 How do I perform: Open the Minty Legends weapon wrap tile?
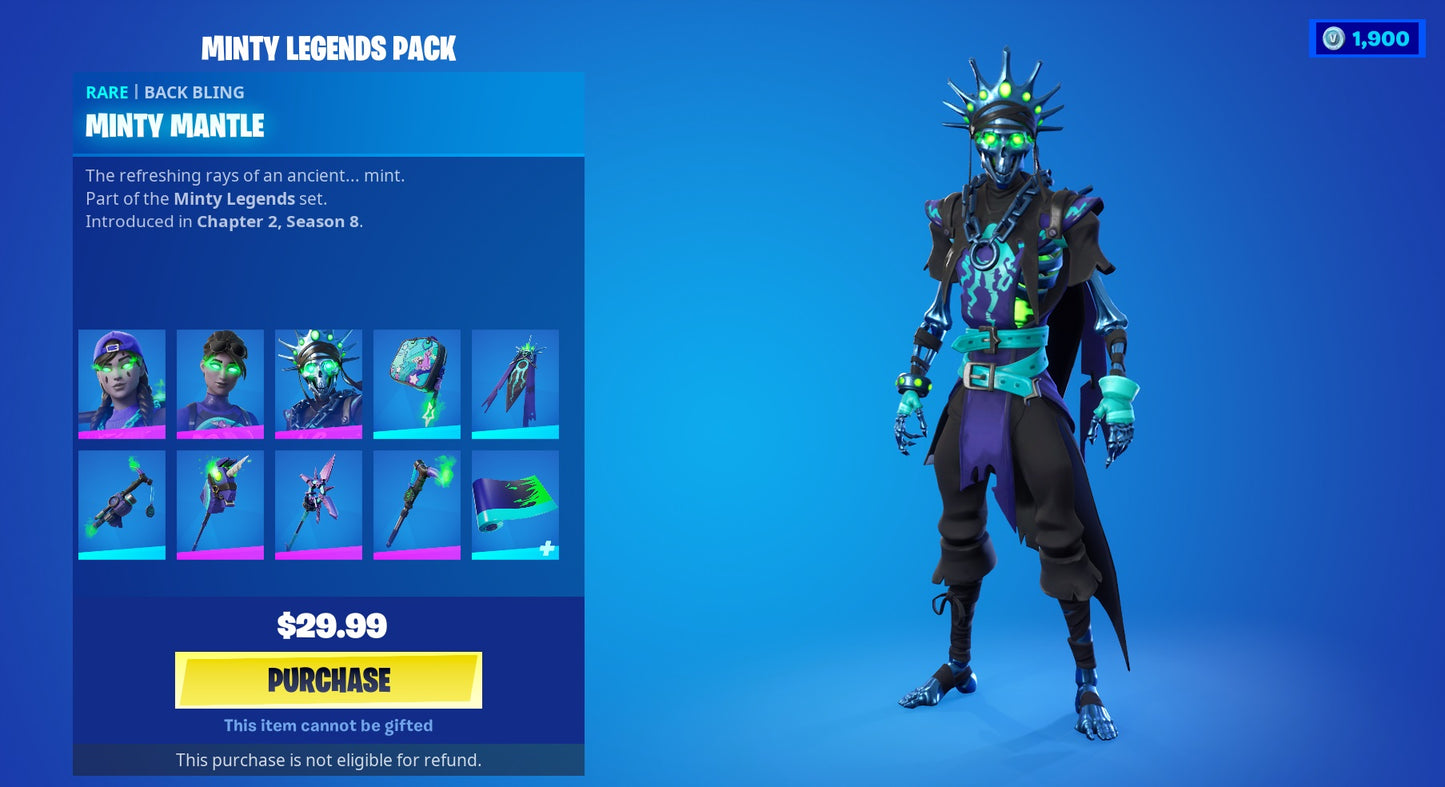[x=514, y=505]
